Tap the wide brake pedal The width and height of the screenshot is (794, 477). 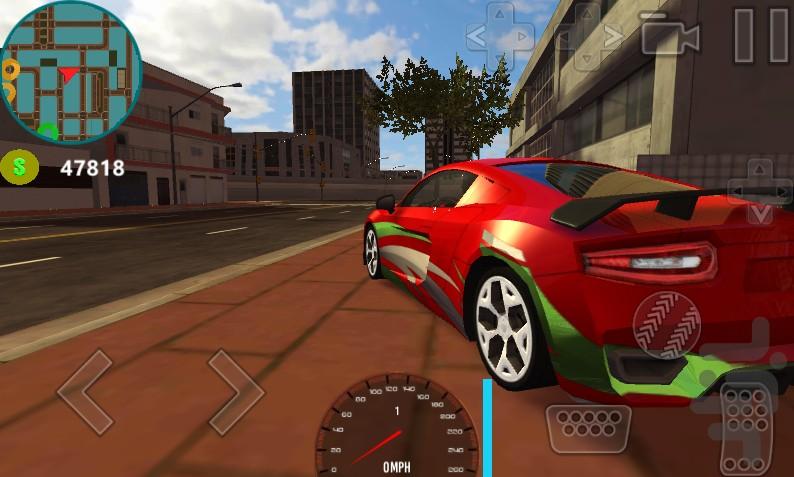tap(588, 429)
